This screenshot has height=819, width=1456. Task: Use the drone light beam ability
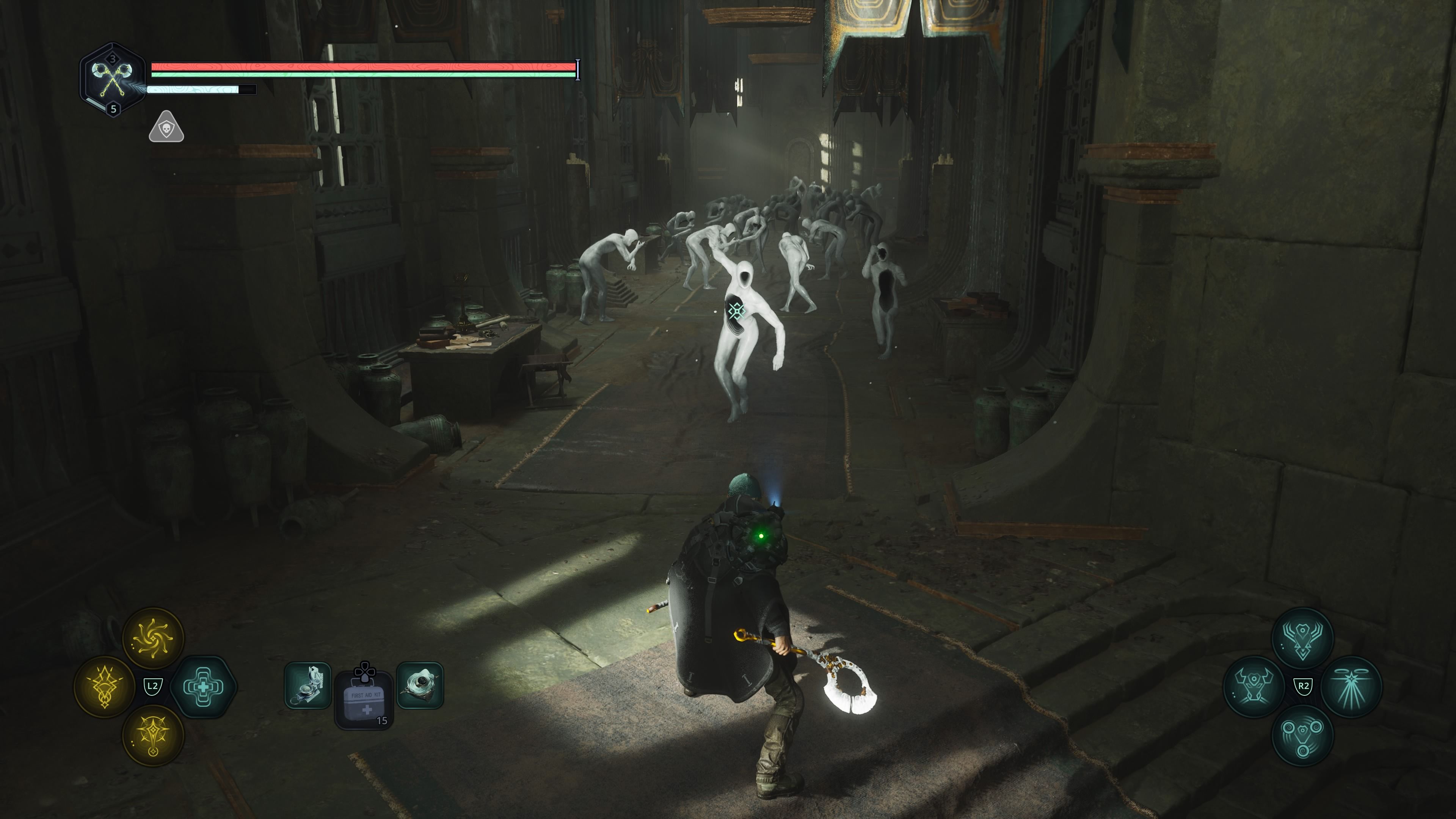pyautogui.click(x=1351, y=687)
